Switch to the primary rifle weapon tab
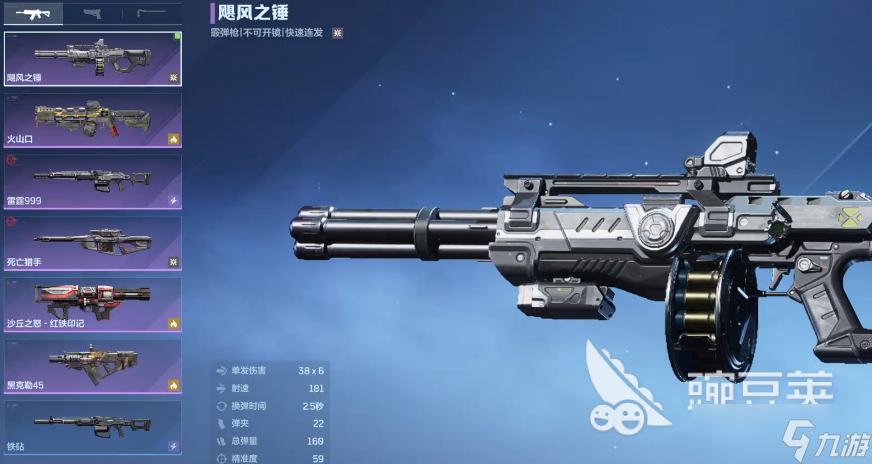872x464 pixels. click(x=33, y=13)
